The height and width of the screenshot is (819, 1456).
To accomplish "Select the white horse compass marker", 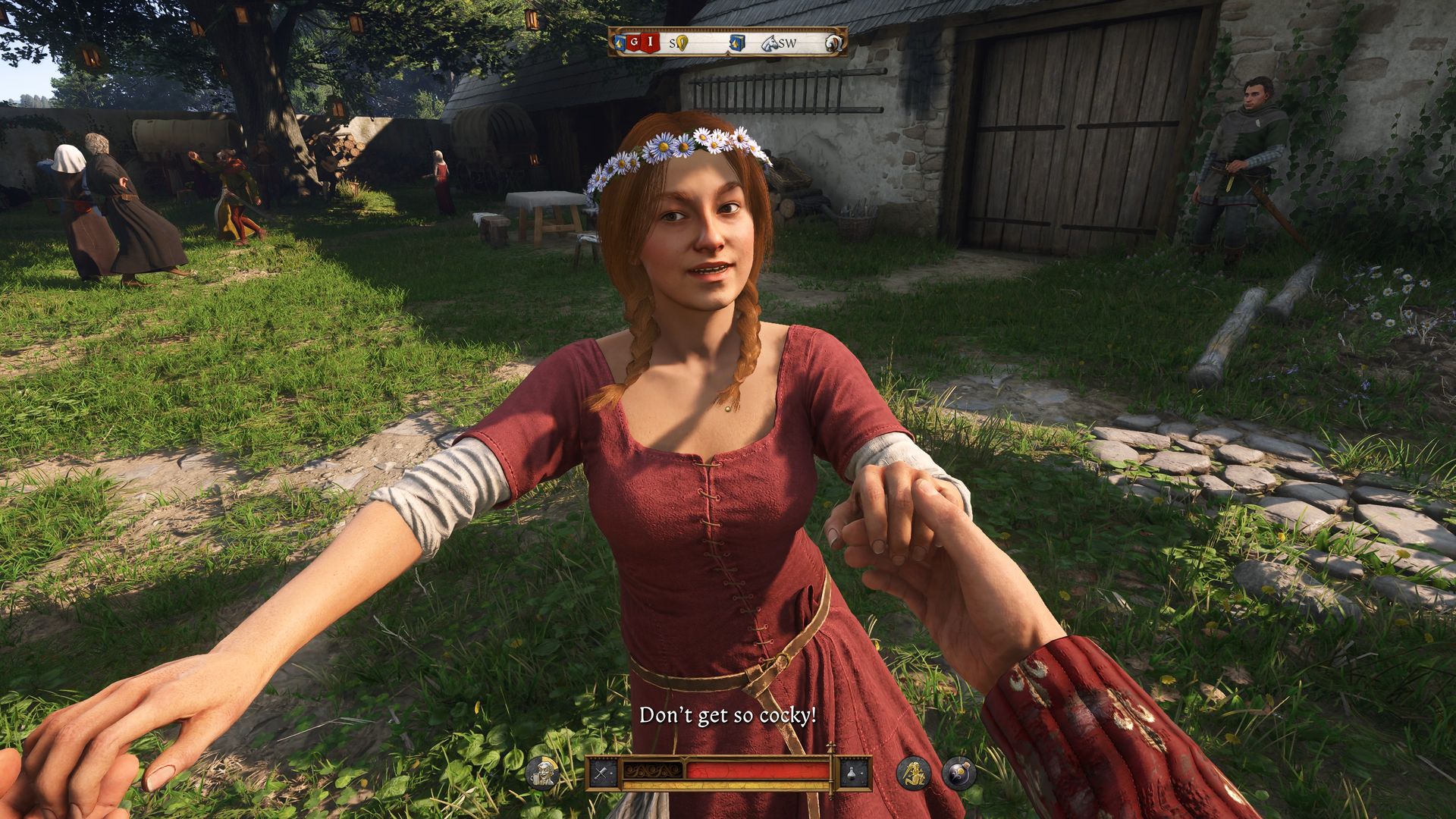I will click(768, 43).
